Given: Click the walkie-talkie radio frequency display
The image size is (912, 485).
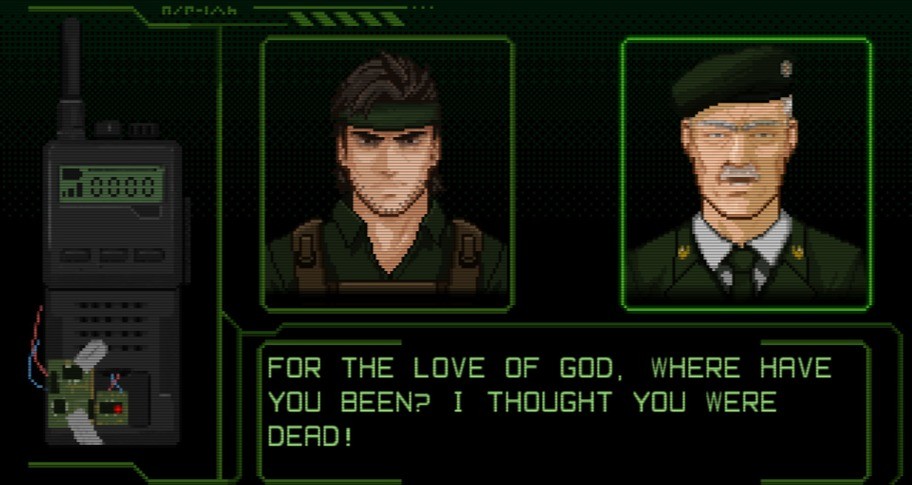Looking at the screenshot, I should coord(110,183).
